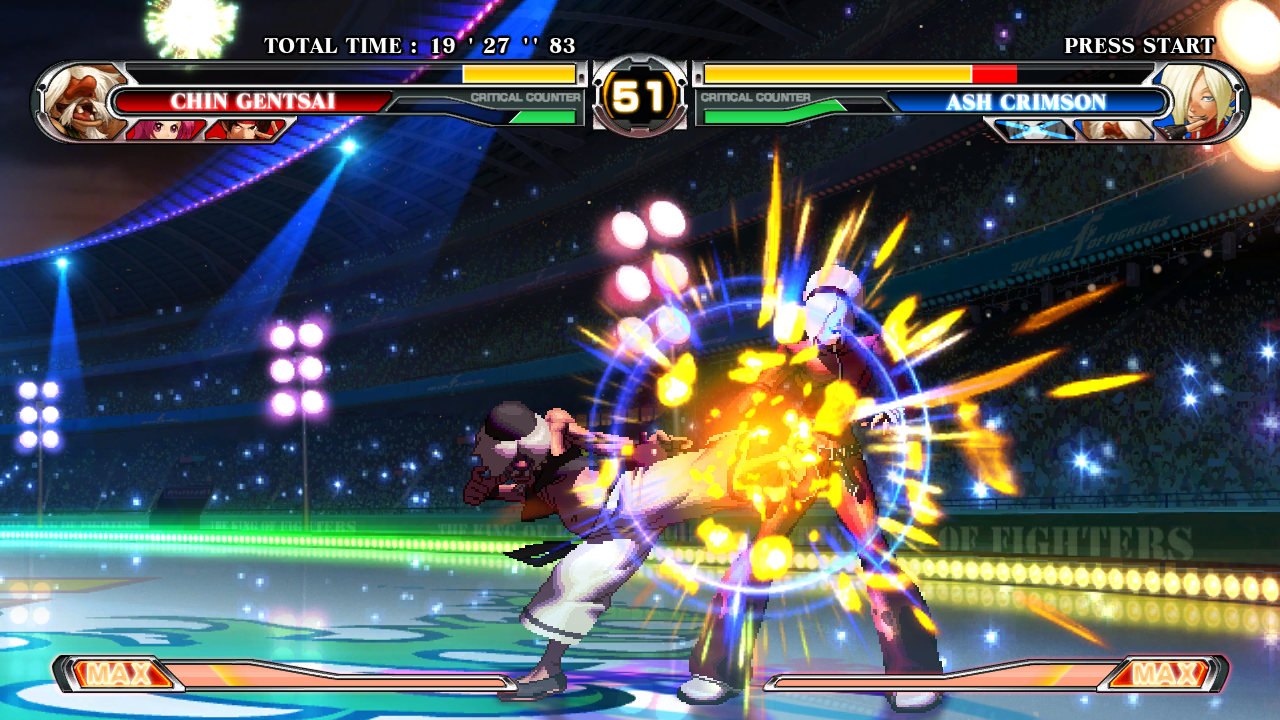The image size is (1280, 720).
Task: Click the crossed-out defeated teammate icon
Action: 1034,130
